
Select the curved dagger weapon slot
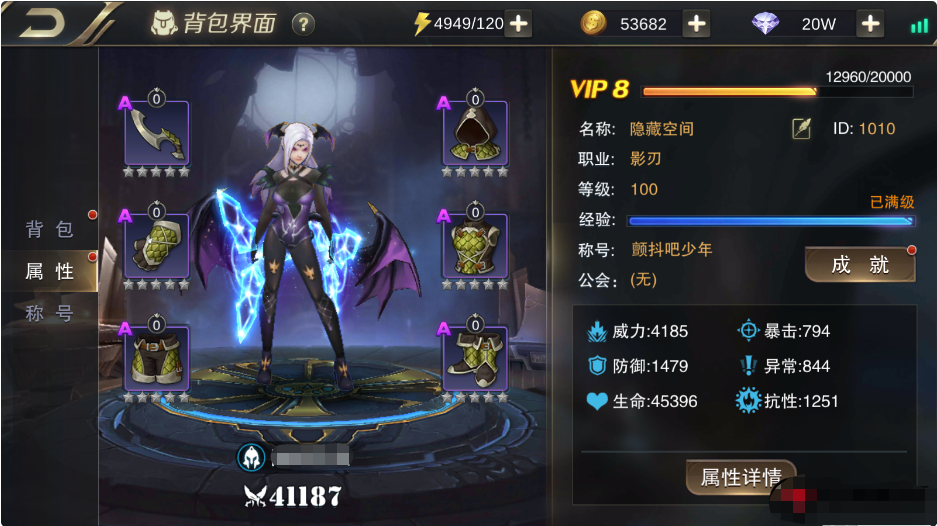157,134
